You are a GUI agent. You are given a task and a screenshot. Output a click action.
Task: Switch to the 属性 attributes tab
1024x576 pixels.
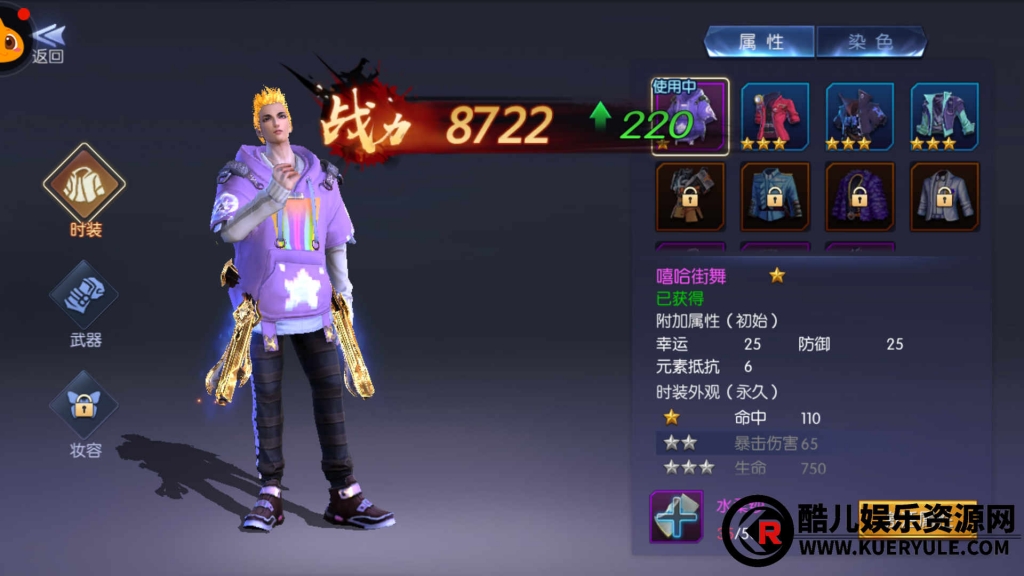760,42
